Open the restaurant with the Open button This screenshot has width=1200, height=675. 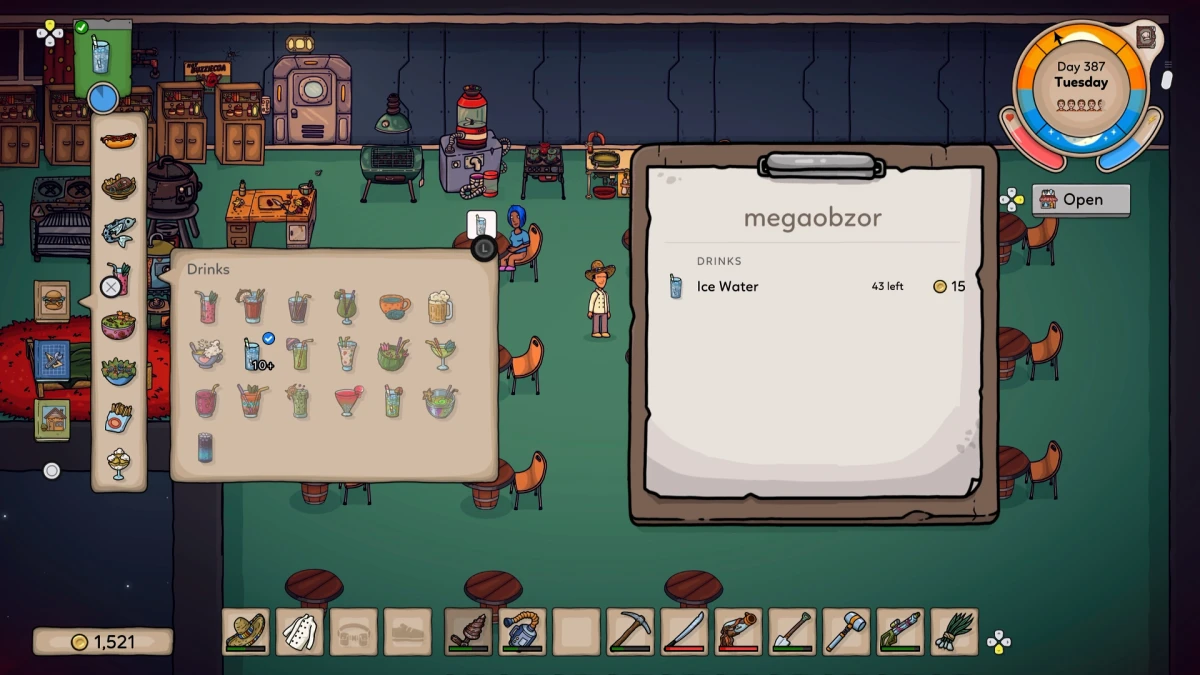click(x=1081, y=199)
